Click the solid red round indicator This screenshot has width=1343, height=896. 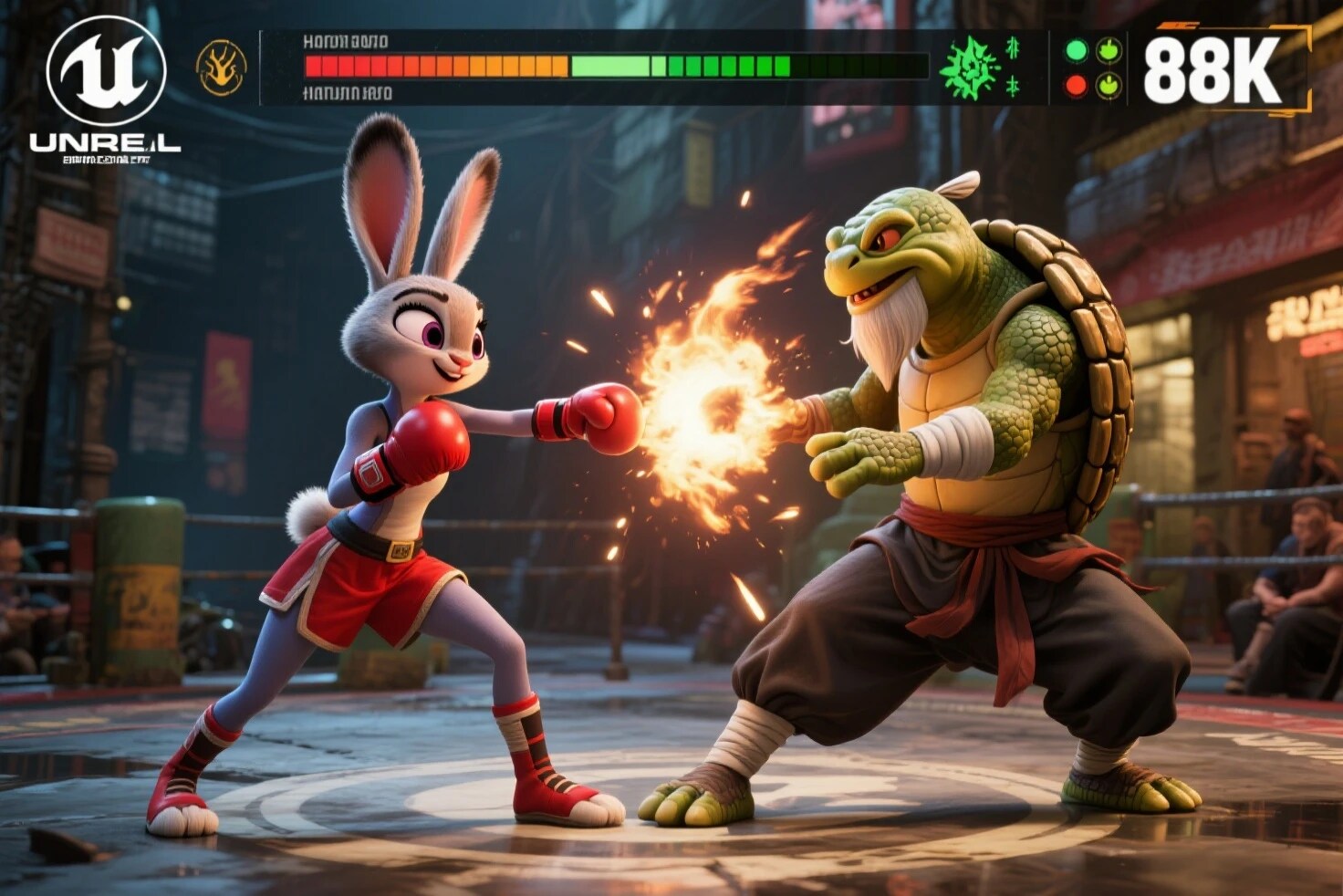1077,86
